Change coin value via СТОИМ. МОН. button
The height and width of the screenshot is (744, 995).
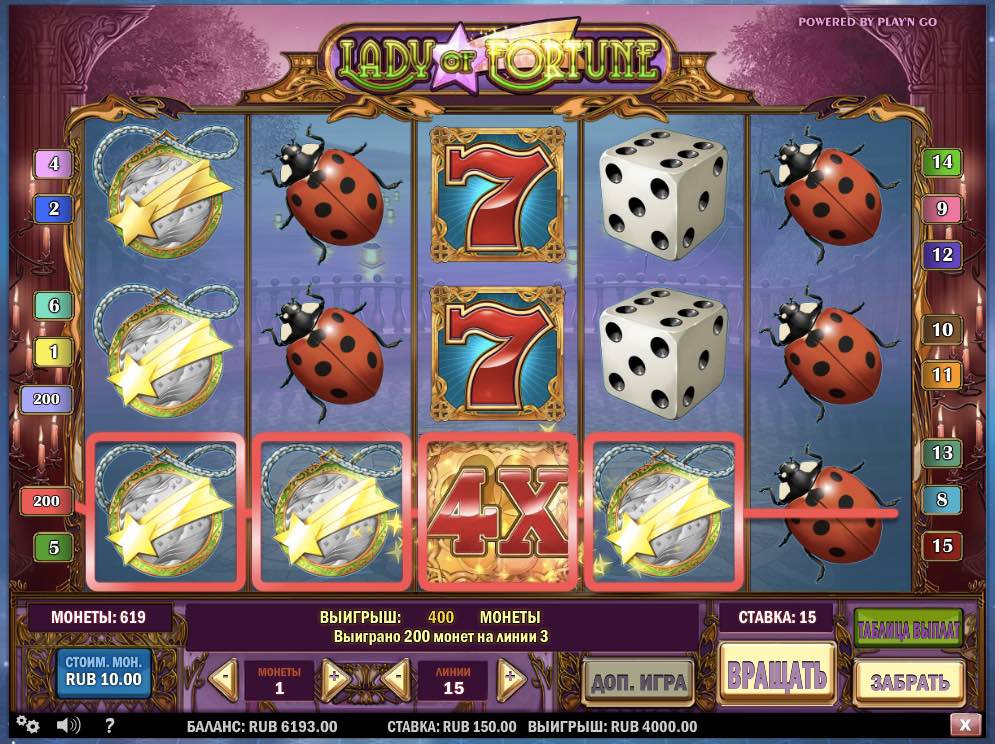coord(104,672)
